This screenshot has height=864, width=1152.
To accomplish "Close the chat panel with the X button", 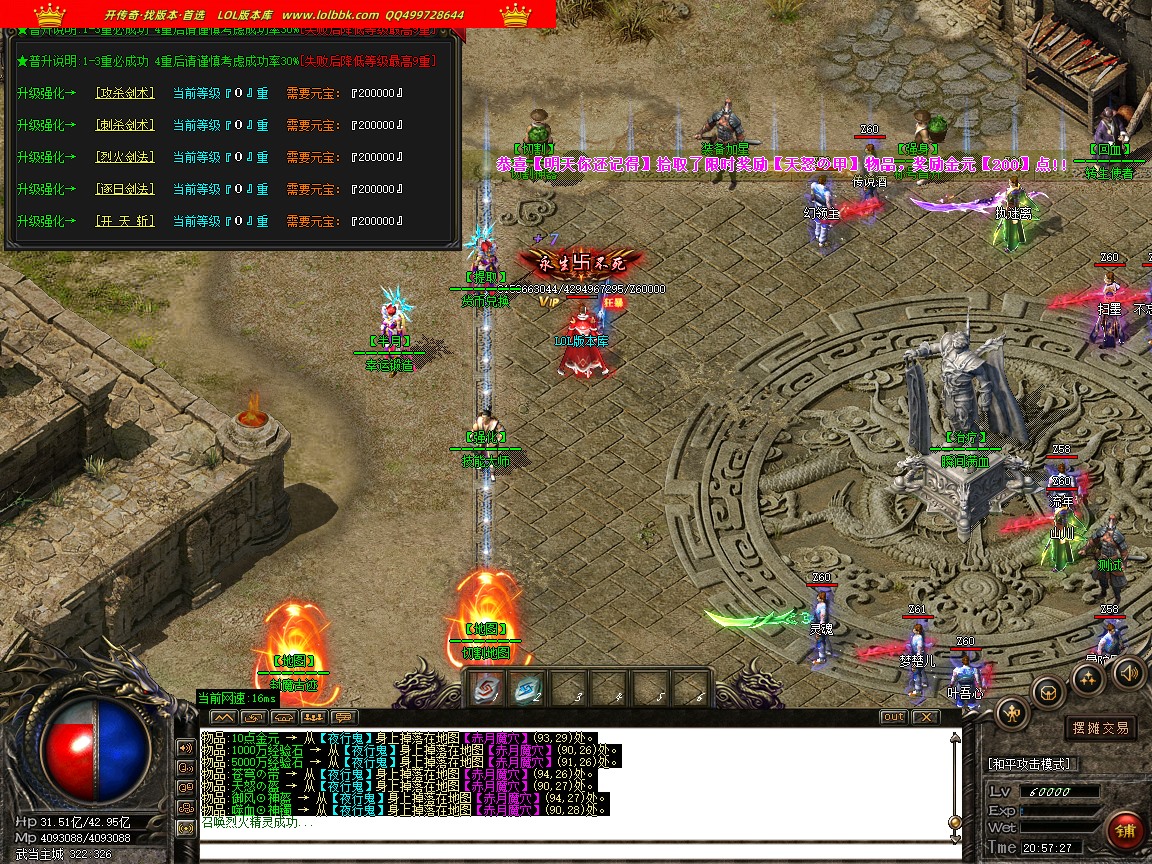I will 926,717.
